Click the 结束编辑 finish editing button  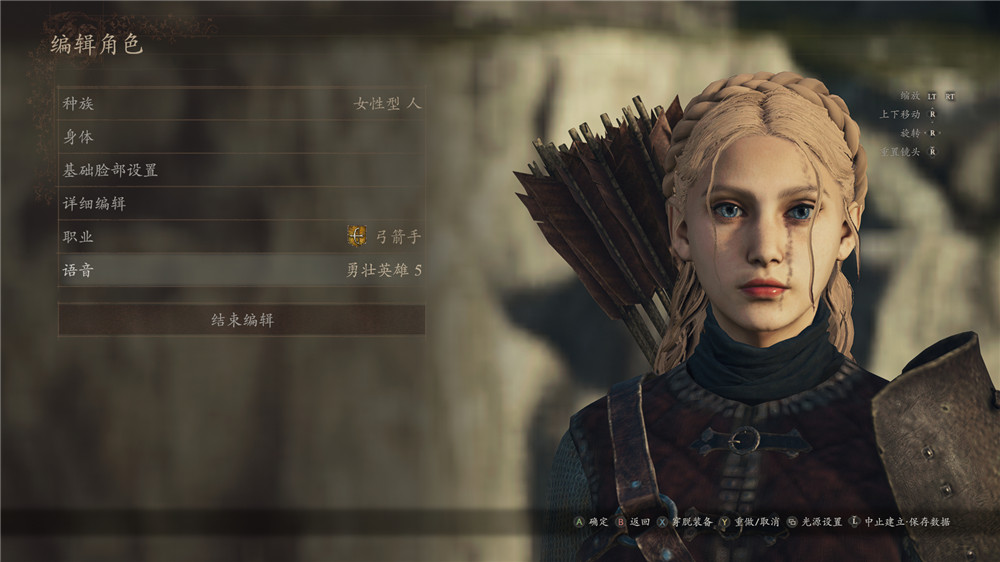pos(241,320)
